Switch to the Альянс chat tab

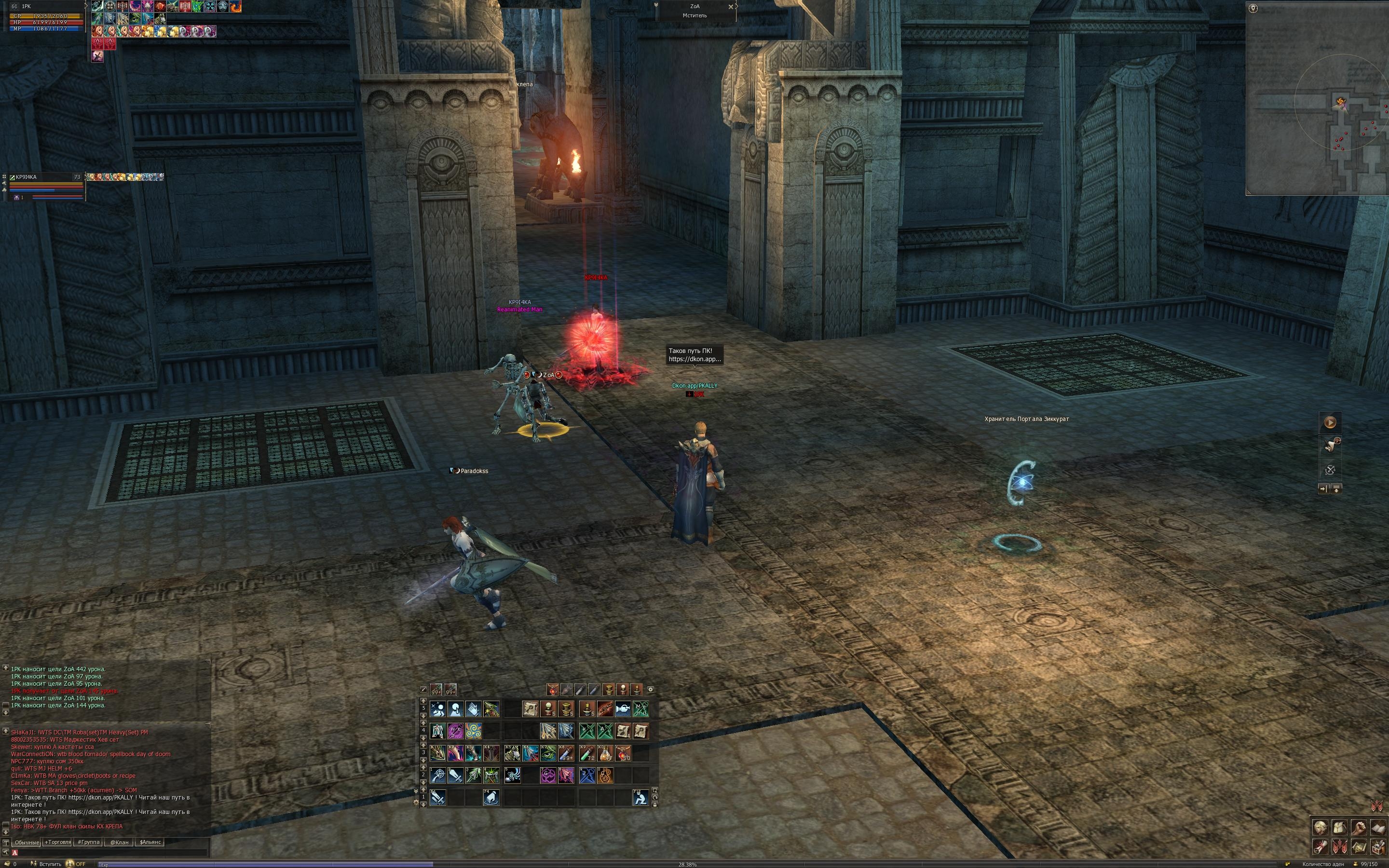click(150, 842)
